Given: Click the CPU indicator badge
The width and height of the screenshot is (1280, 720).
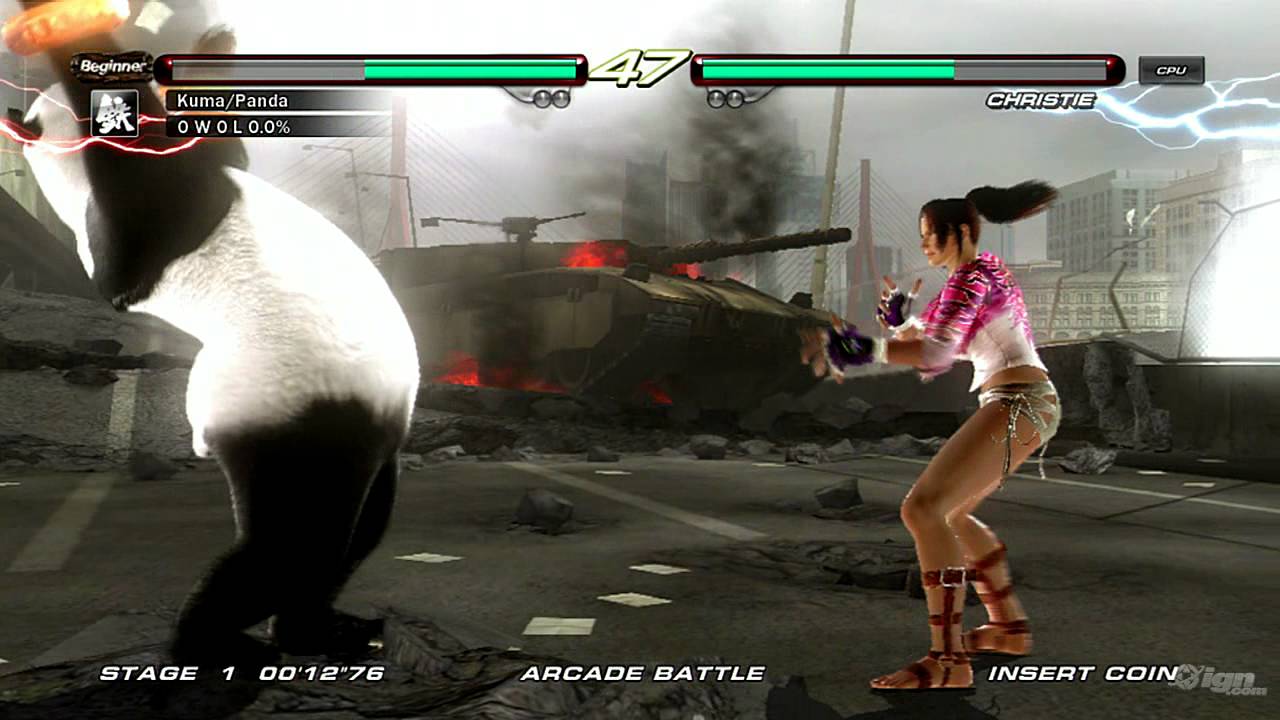Looking at the screenshot, I should 1172,69.
